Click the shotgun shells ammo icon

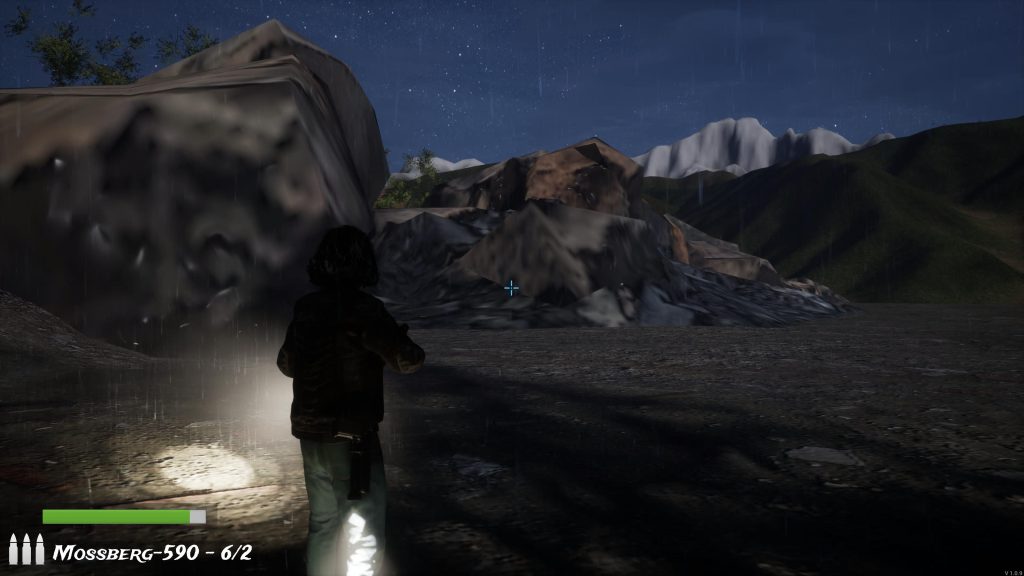tap(26, 549)
